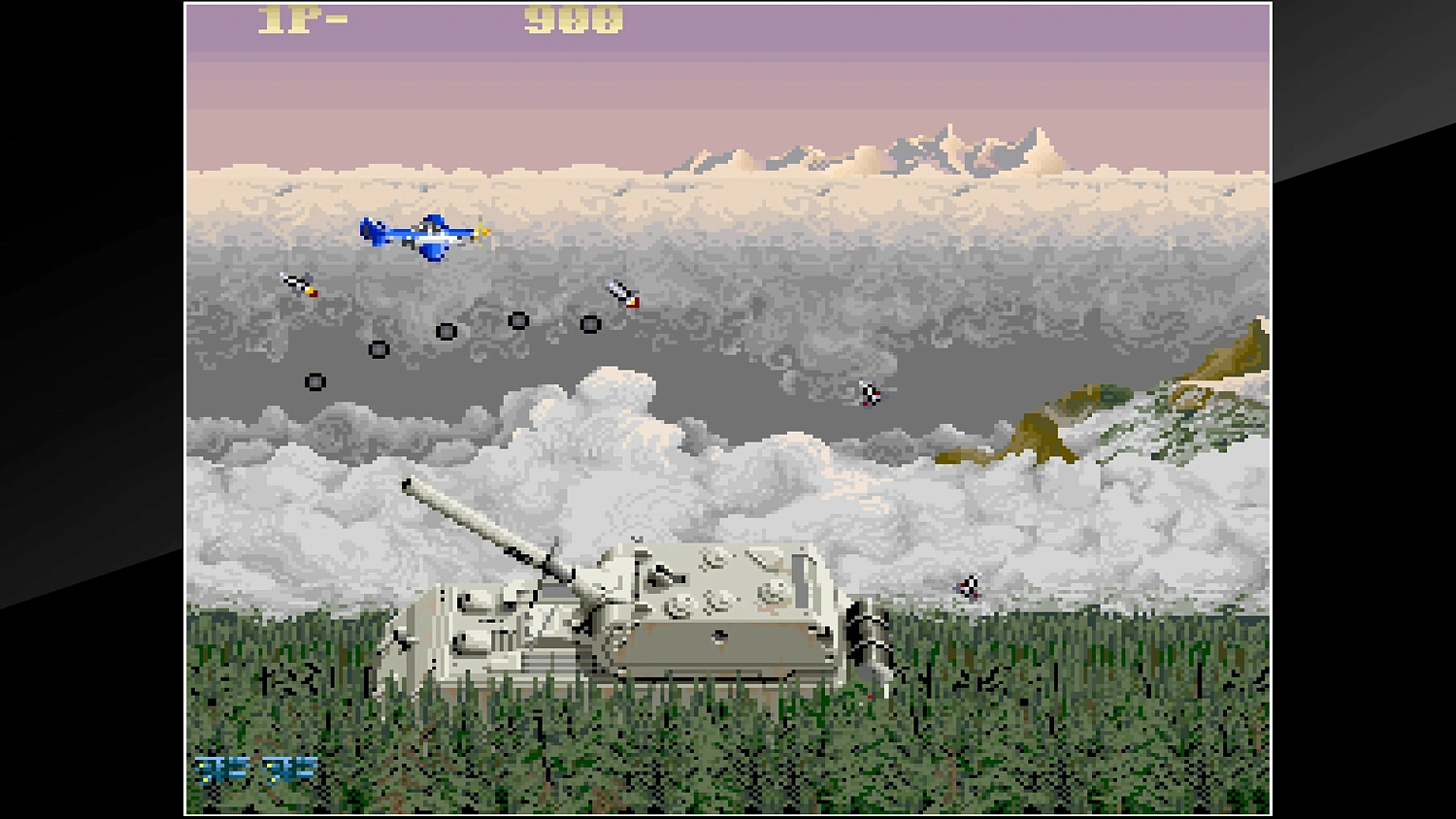Click the middle bullet ring in the spread
The image size is (1456, 819).
tap(445, 333)
